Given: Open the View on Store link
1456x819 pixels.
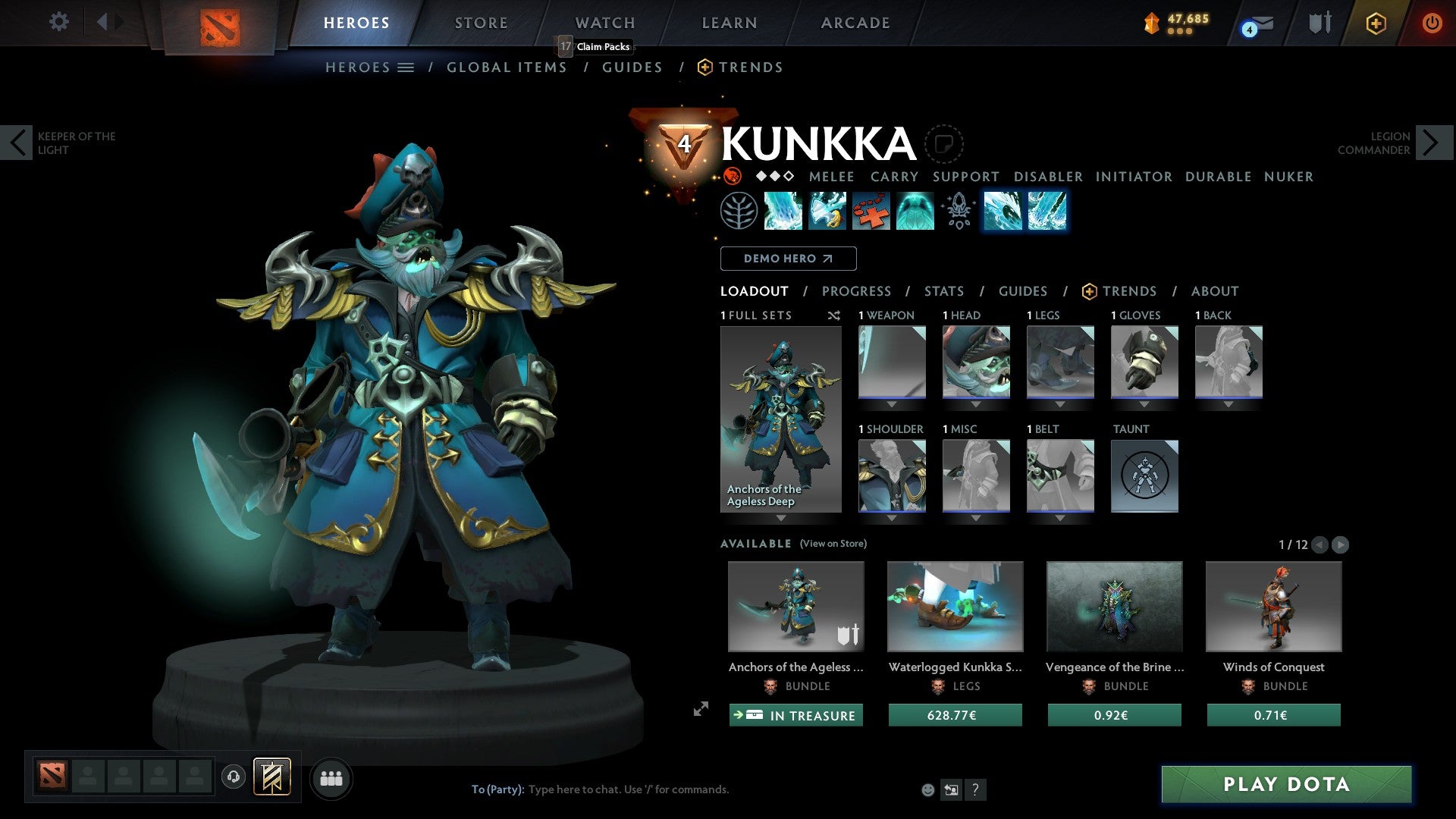Looking at the screenshot, I should point(833,544).
